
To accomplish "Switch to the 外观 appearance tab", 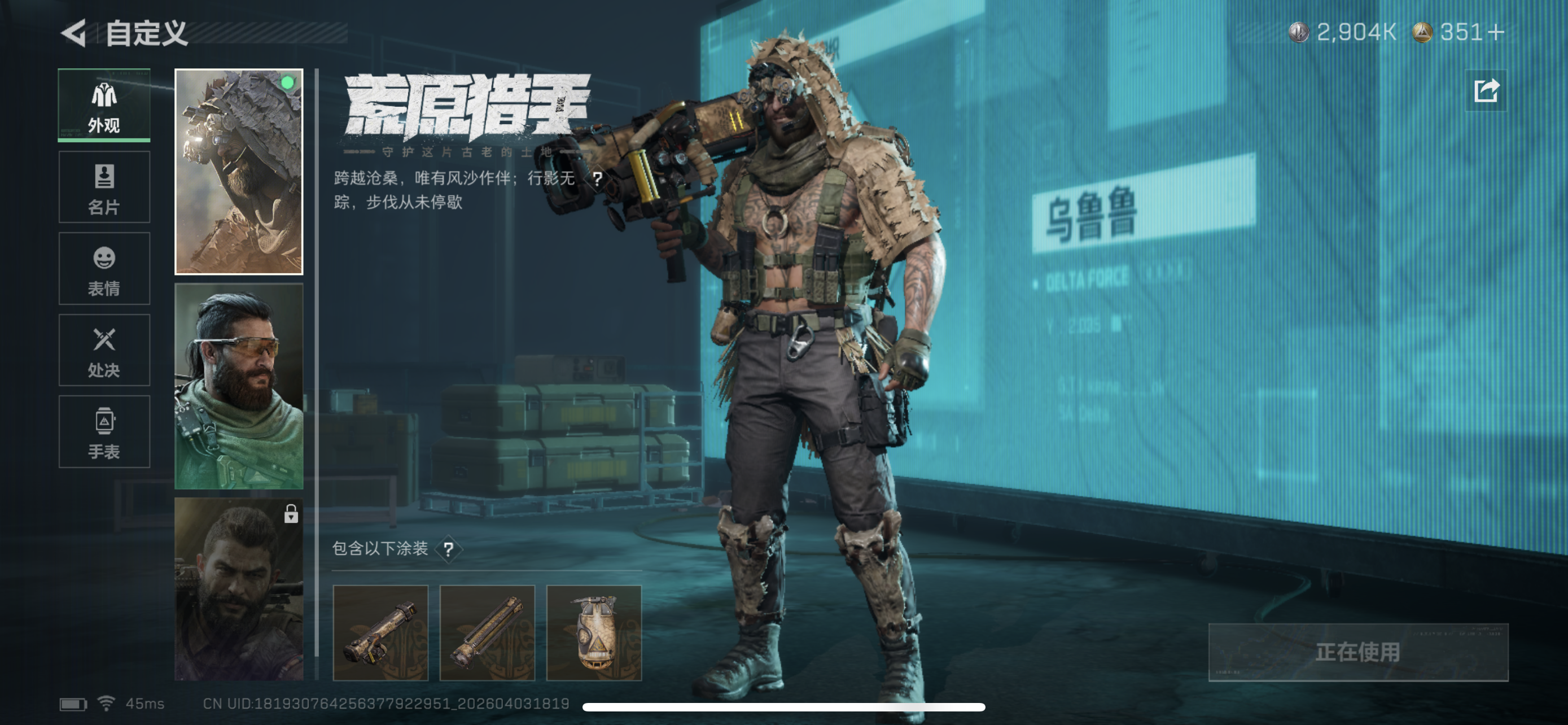I will 104,106.
